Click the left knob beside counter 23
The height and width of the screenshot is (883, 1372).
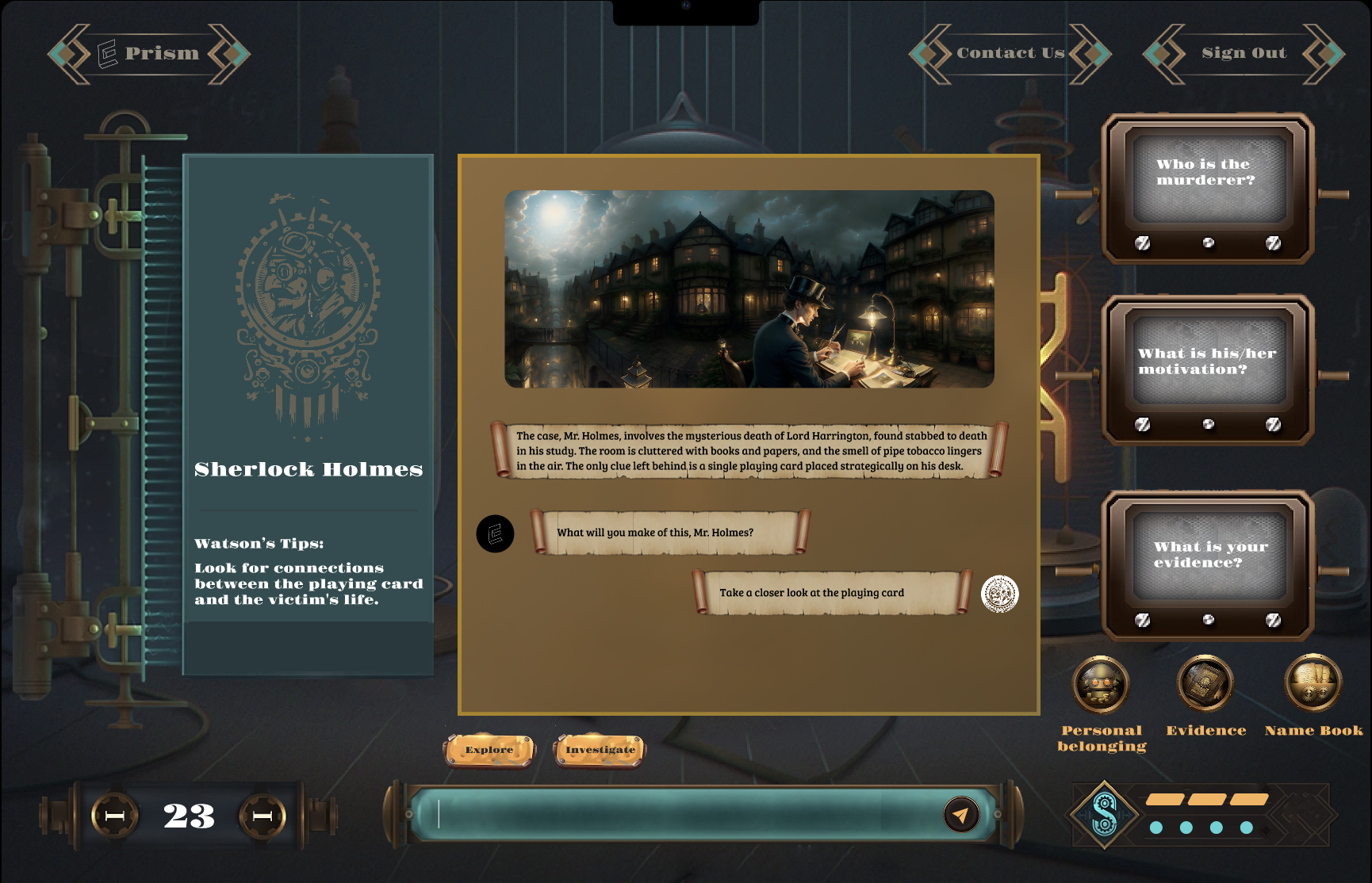click(115, 816)
